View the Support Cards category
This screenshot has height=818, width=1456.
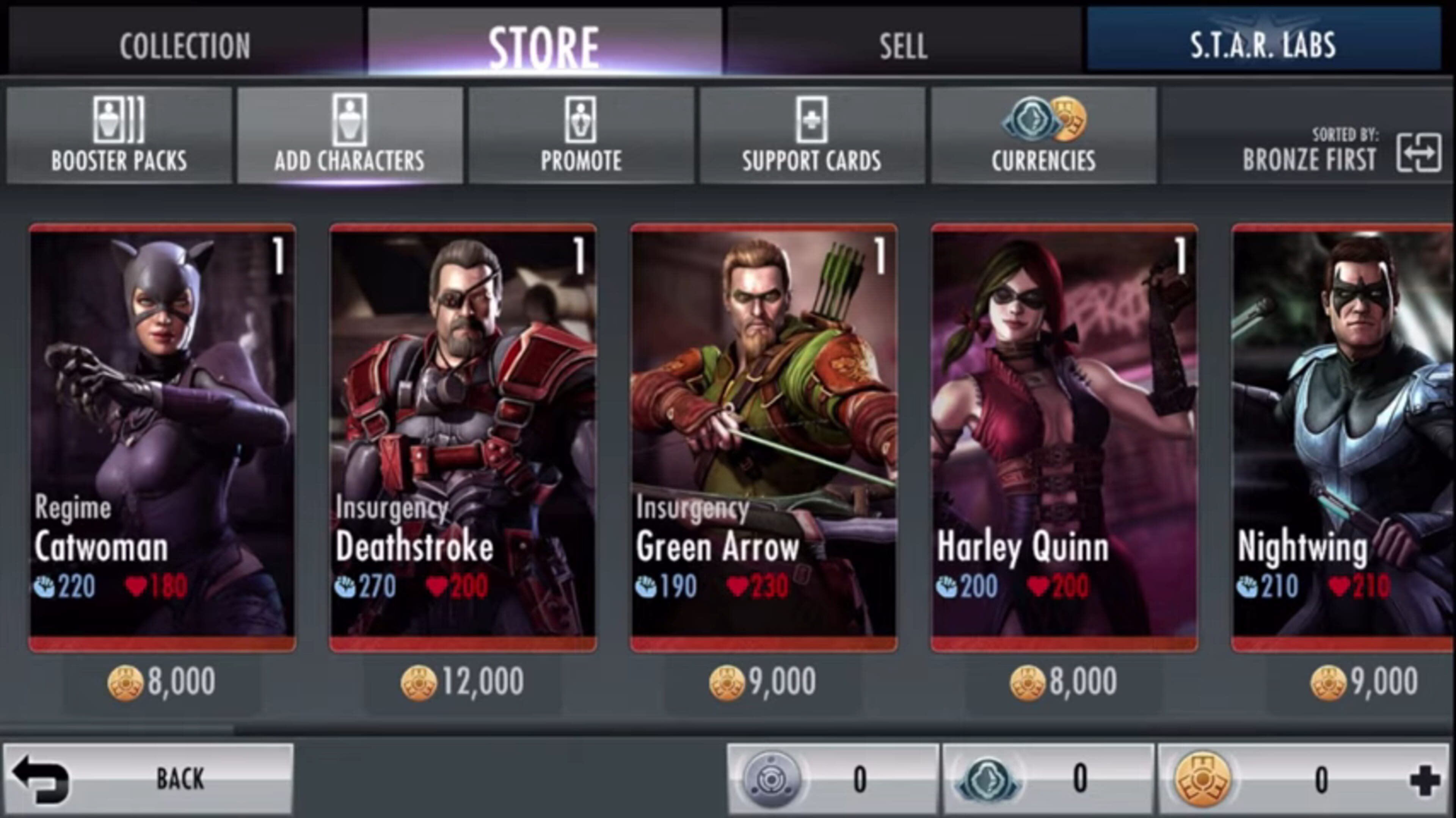(x=812, y=136)
